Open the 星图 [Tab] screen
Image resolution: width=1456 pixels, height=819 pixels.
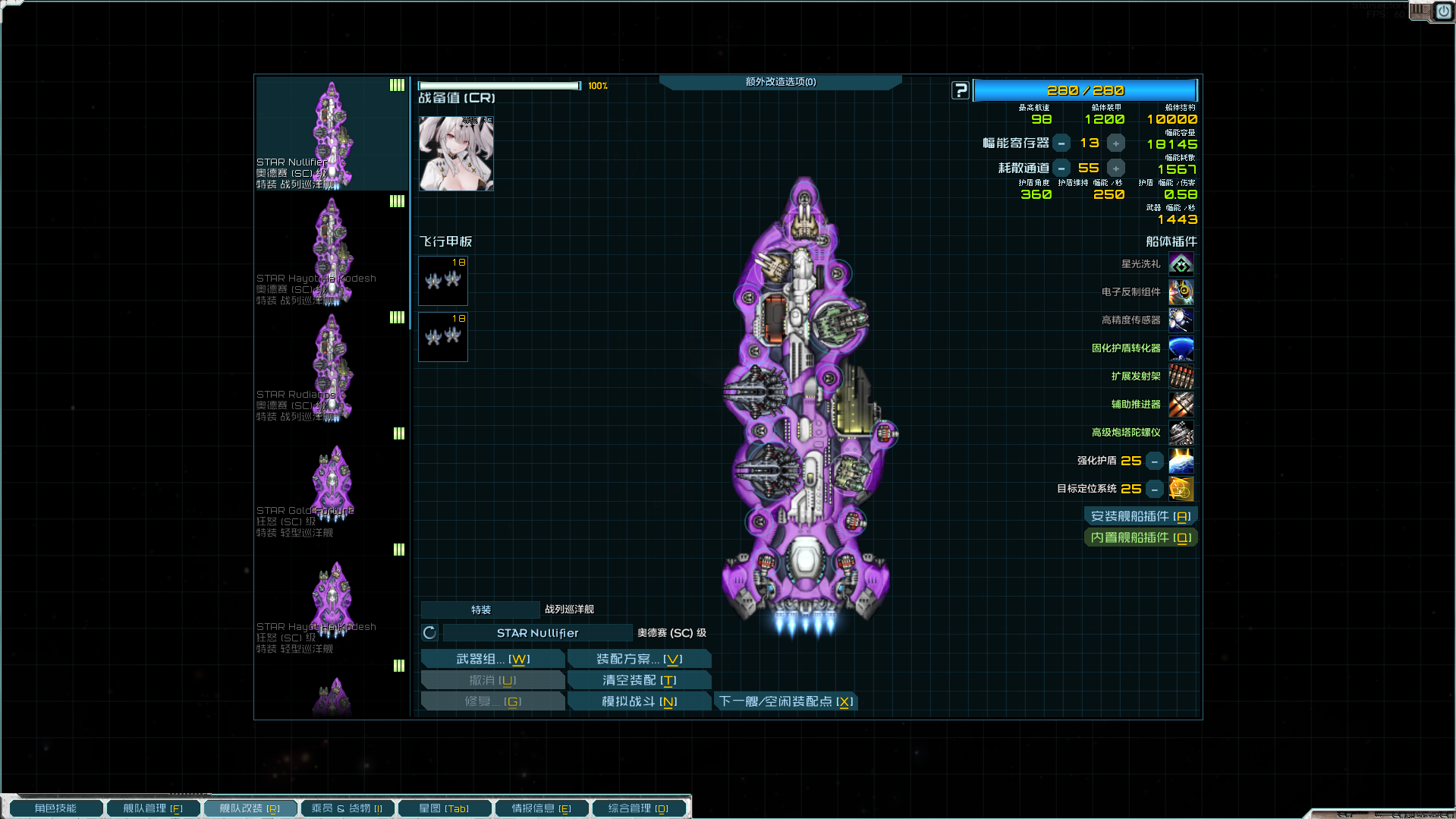445,808
